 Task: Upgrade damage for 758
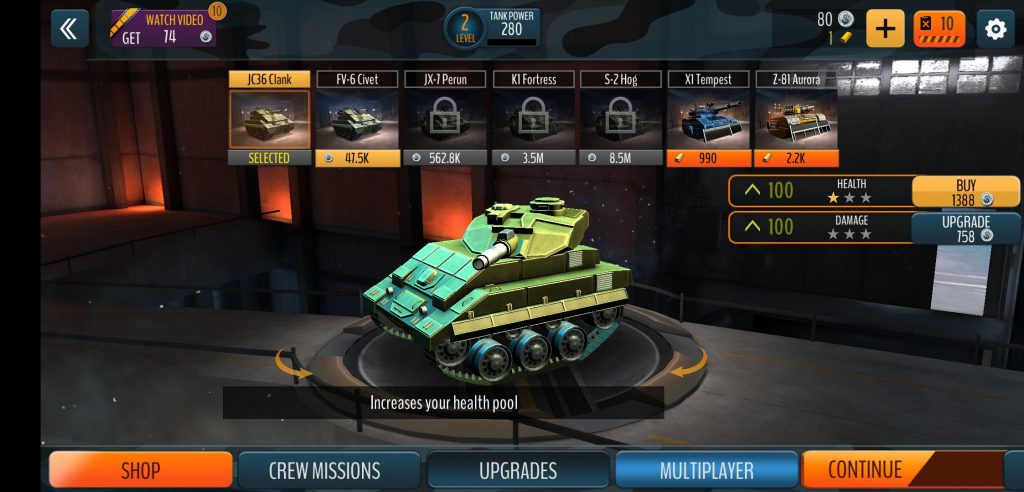pos(965,228)
